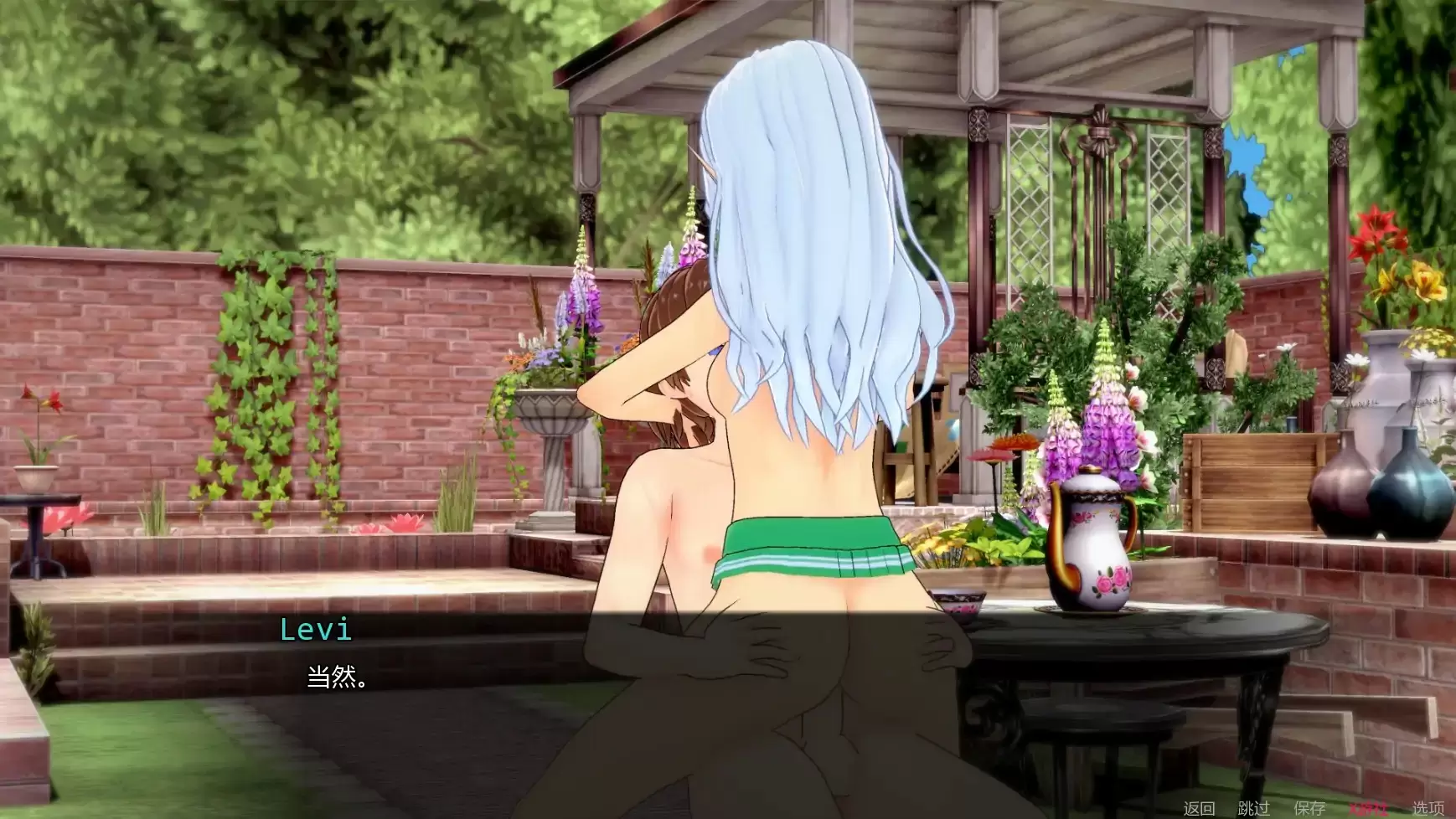Image resolution: width=1456 pixels, height=819 pixels.
Task: Click the red X游社 watermark link
Action: (1371, 806)
